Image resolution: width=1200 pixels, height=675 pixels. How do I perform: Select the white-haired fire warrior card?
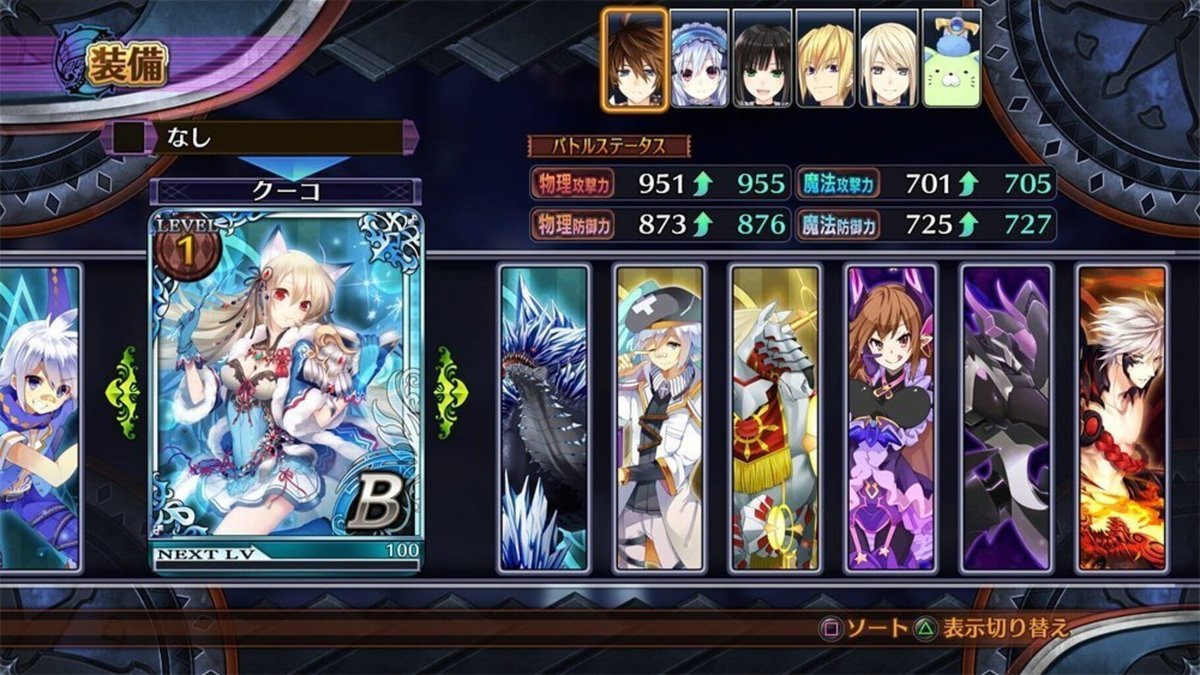tap(1122, 418)
